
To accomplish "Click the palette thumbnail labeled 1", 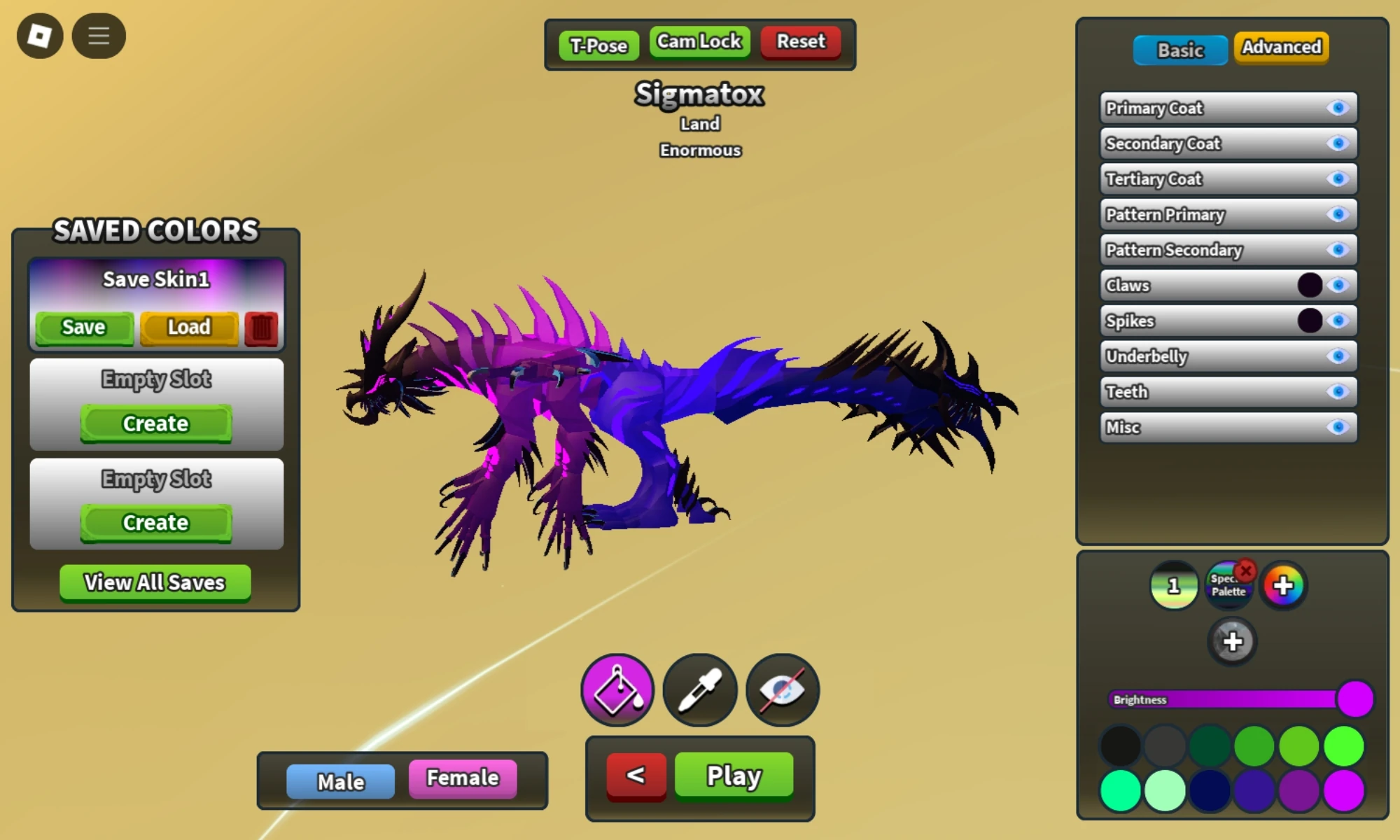I will coord(1174,585).
